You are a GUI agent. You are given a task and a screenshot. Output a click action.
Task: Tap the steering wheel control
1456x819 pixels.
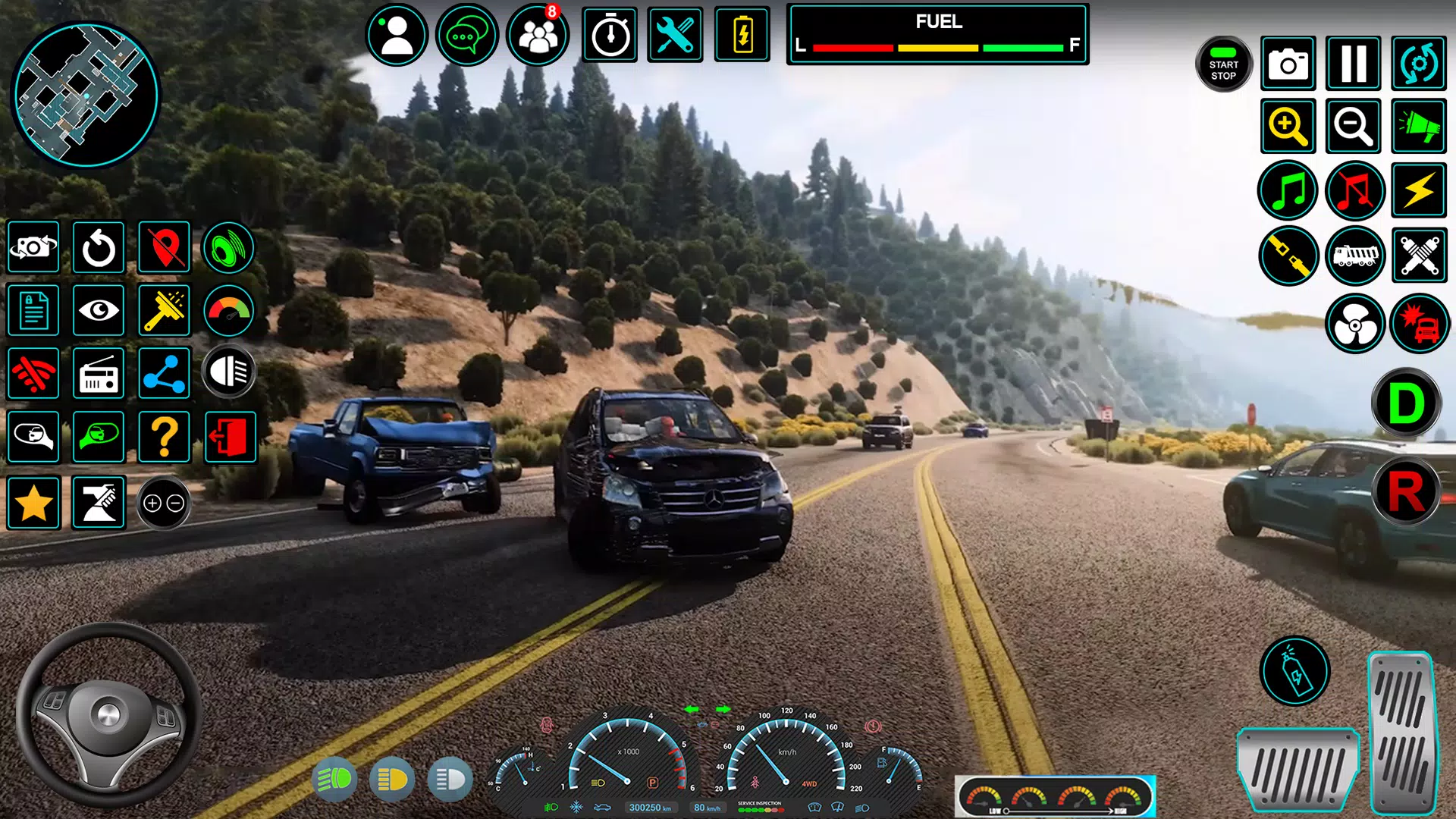click(108, 714)
